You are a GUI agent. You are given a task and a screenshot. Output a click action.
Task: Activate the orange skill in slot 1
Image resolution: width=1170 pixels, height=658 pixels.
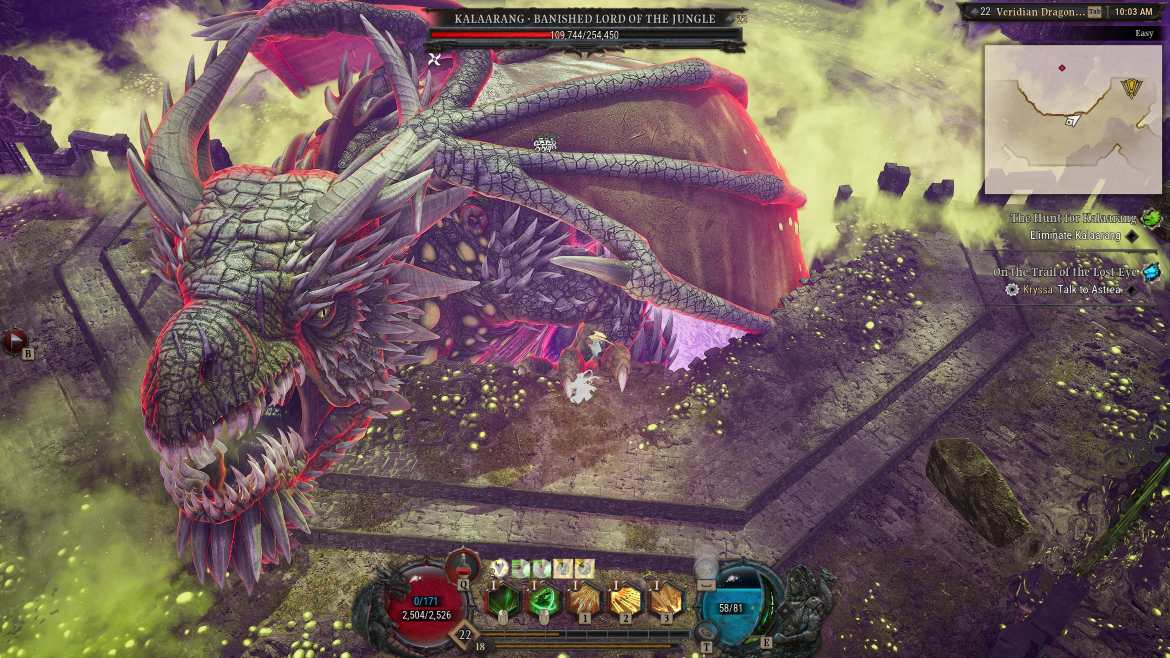pos(584,600)
